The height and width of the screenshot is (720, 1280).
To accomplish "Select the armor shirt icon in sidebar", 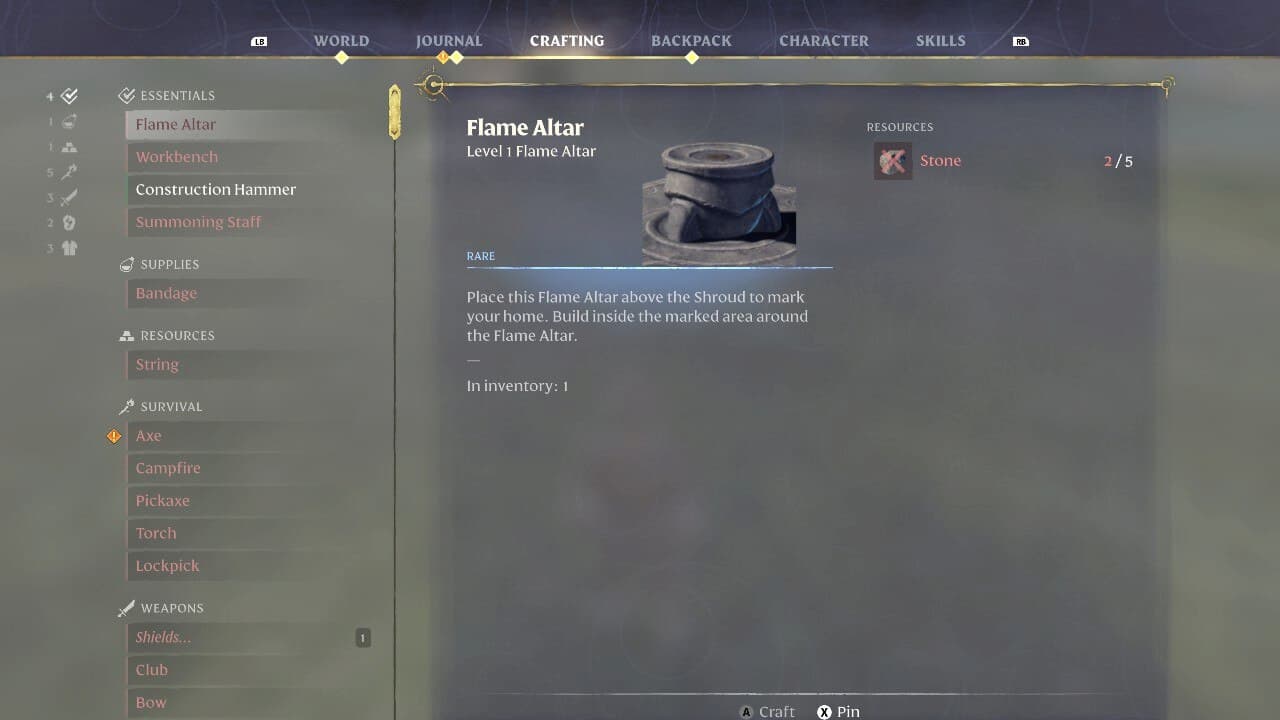I will (67, 248).
